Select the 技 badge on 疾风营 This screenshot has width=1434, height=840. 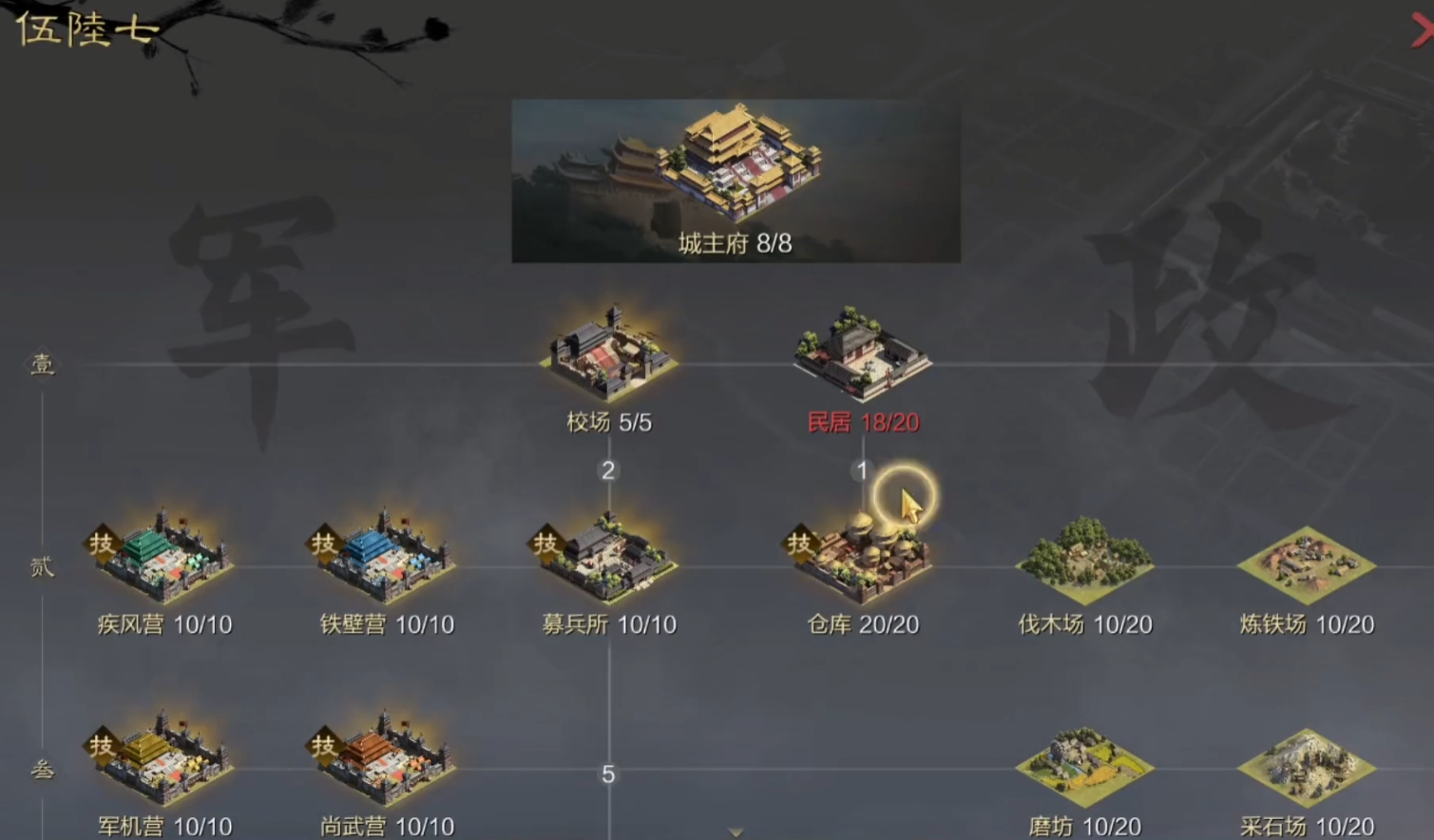(101, 544)
